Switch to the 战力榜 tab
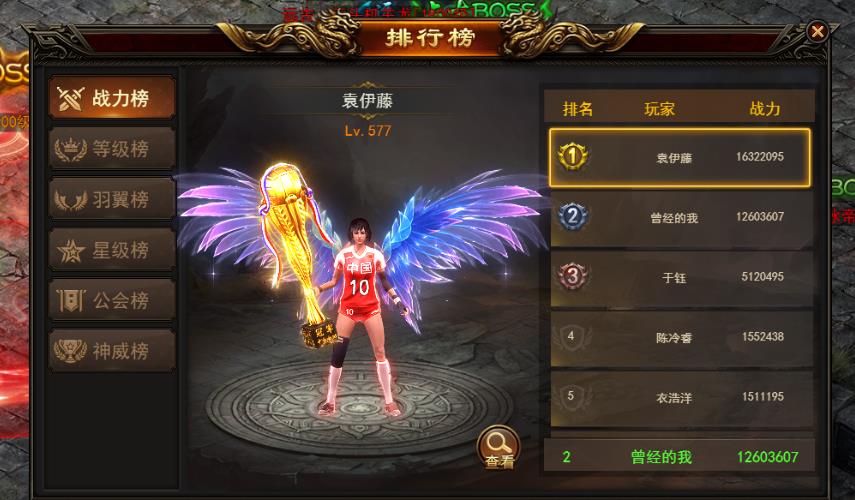Viewport: 855px width, 500px height. pyautogui.click(x=113, y=98)
